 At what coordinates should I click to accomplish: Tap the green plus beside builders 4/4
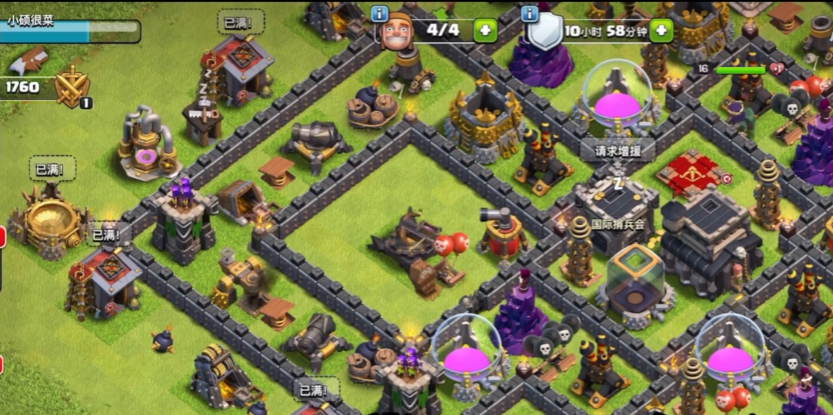[484, 30]
